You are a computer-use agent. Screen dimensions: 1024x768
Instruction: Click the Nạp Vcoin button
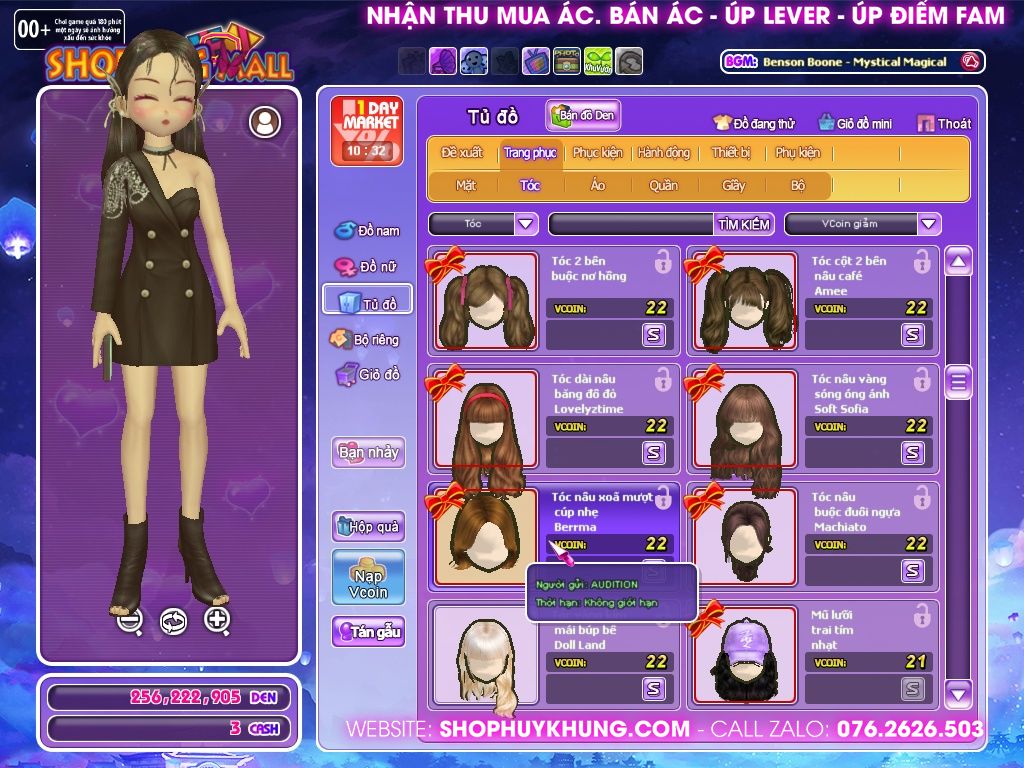368,577
